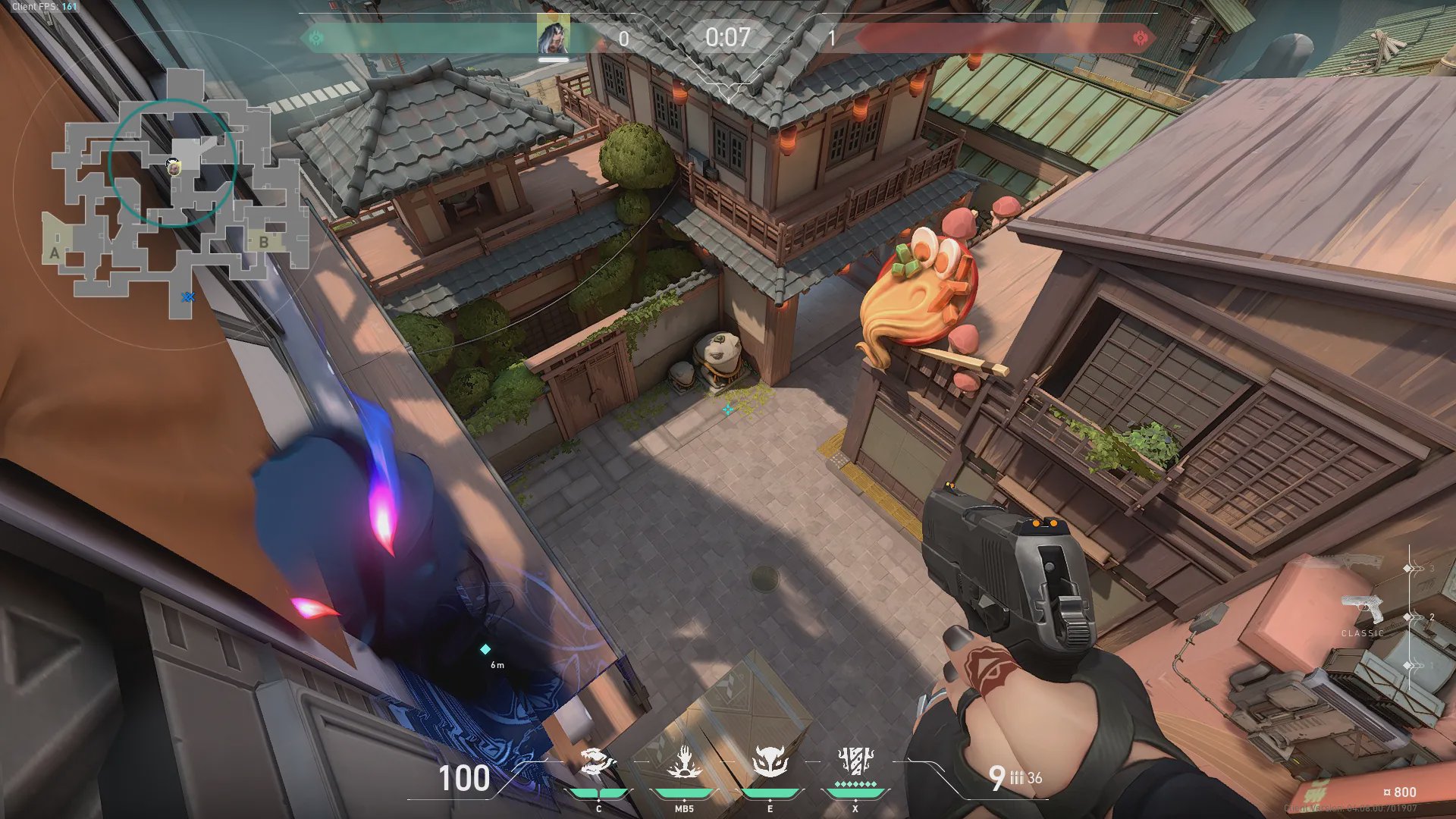Select the Classic pistol weapon slot
This screenshot has height=819, width=1456.
click(x=1363, y=610)
